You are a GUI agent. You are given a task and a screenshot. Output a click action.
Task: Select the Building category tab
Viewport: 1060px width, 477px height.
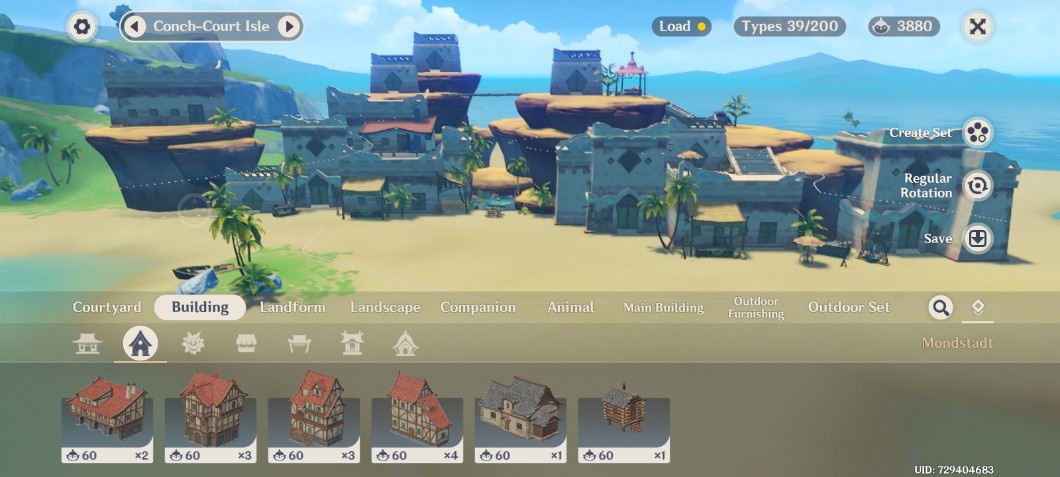tap(200, 307)
